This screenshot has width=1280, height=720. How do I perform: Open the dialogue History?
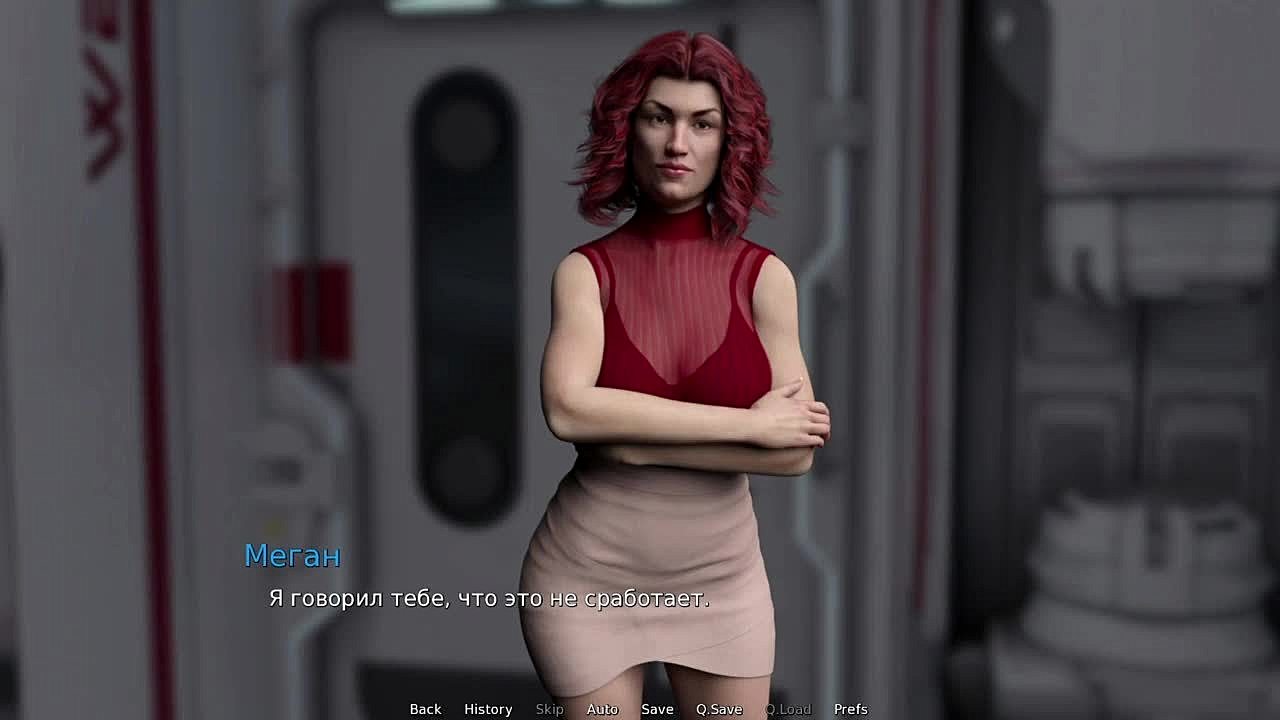pyautogui.click(x=488, y=709)
